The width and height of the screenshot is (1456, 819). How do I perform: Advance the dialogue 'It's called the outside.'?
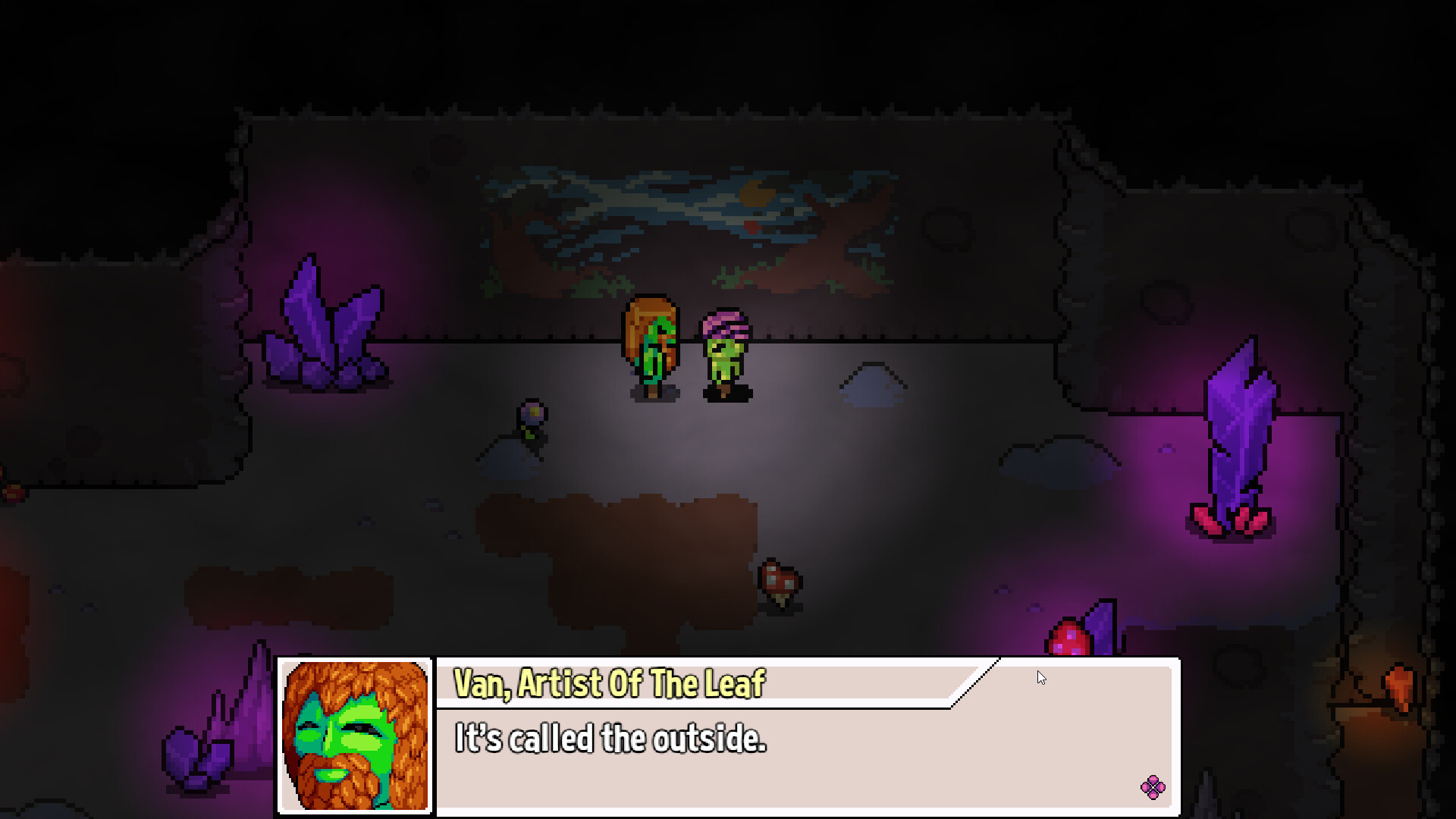(611, 741)
